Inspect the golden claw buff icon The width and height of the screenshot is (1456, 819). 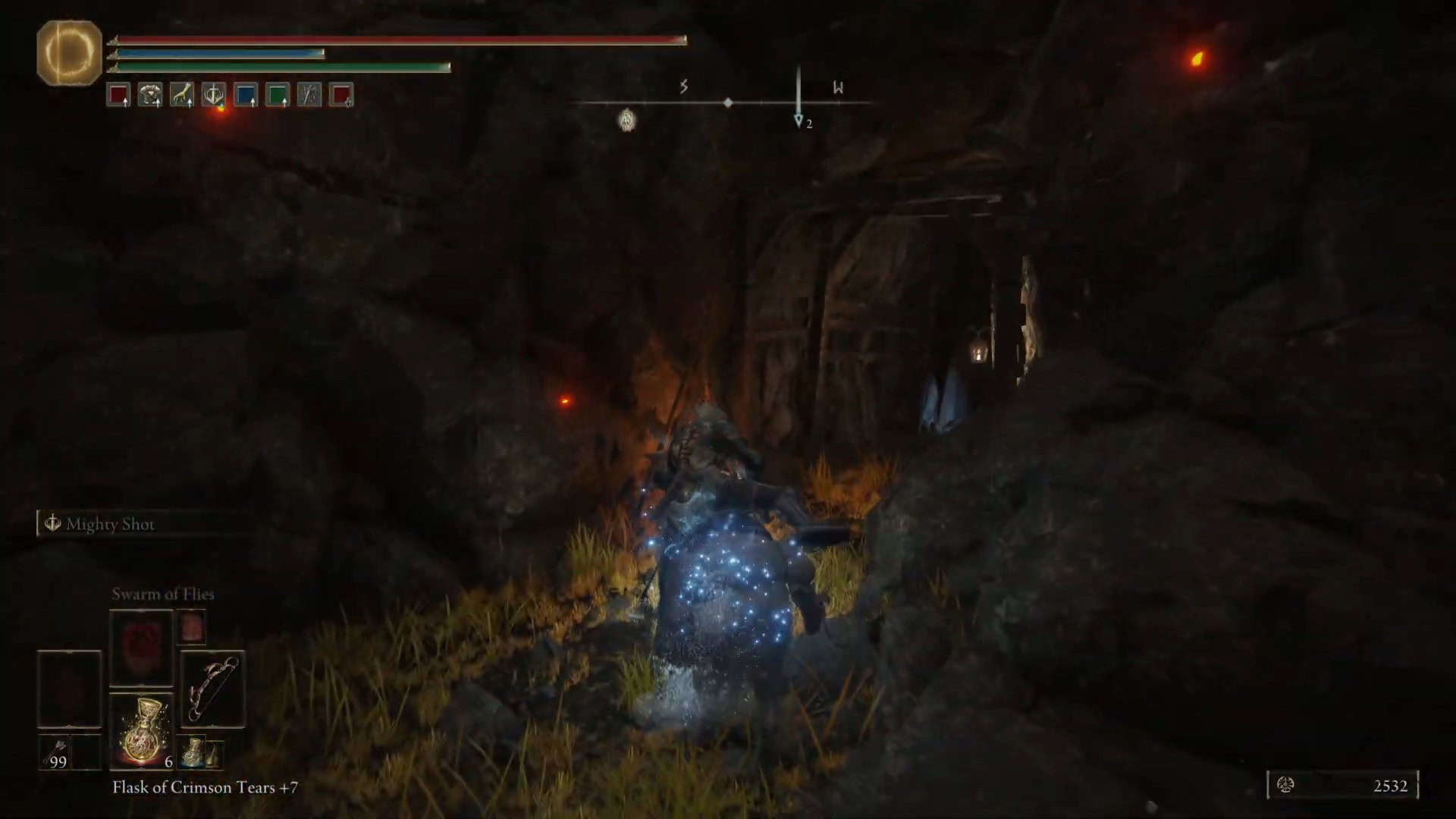pyautogui.click(x=182, y=95)
